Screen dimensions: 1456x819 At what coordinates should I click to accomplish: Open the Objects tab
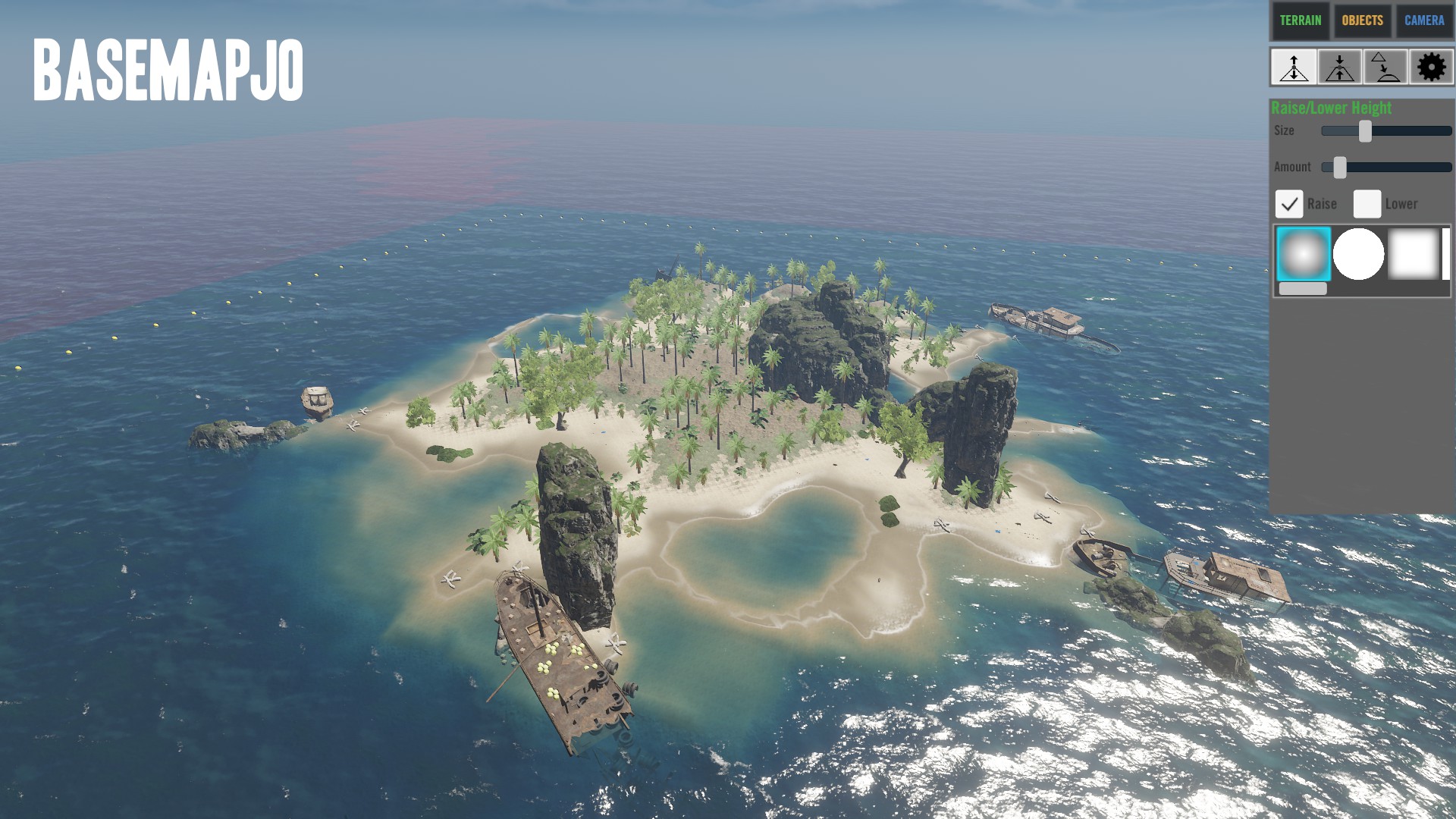1362,20
